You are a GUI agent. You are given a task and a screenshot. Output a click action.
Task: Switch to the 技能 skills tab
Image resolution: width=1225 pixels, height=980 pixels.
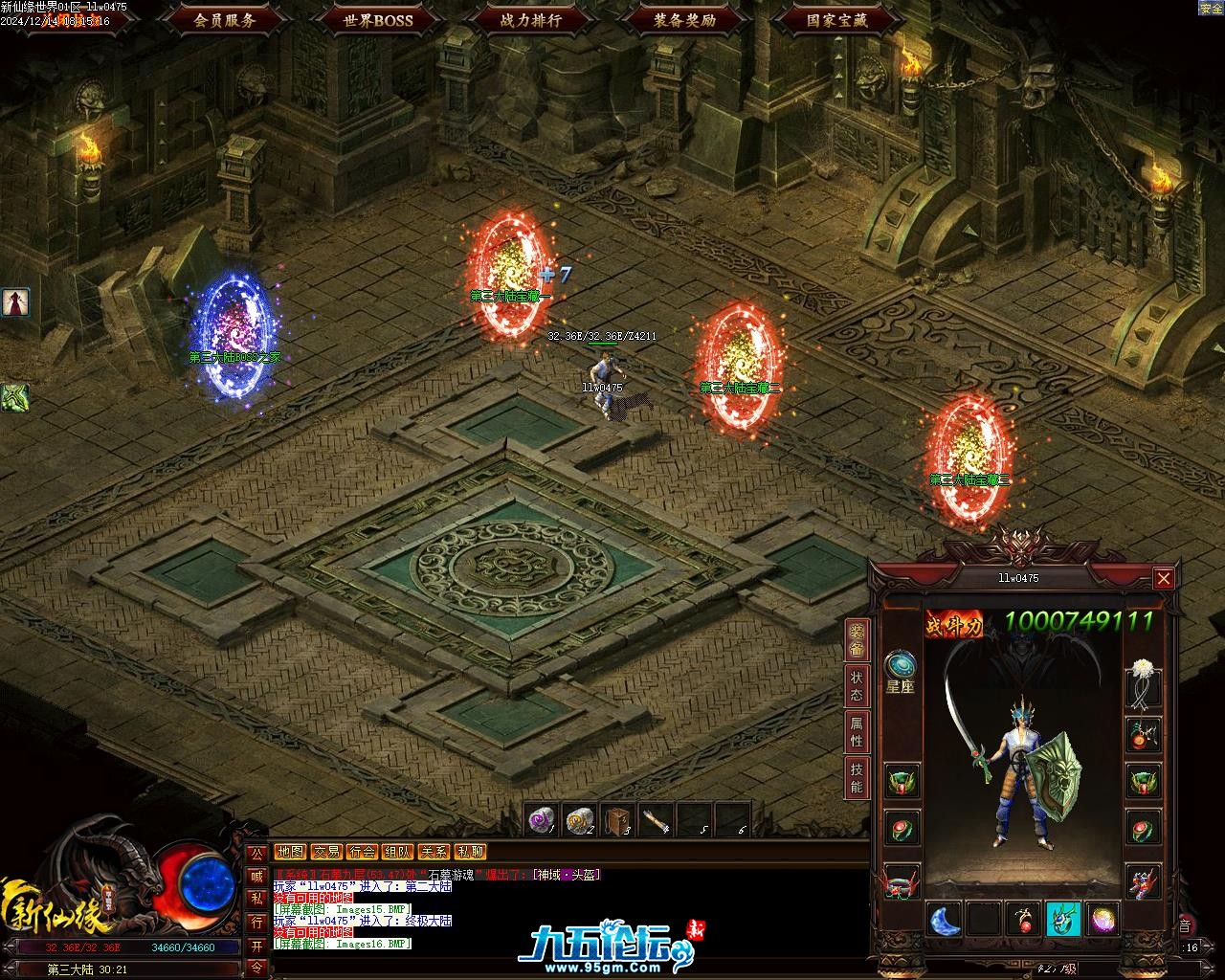pos(857,779)
